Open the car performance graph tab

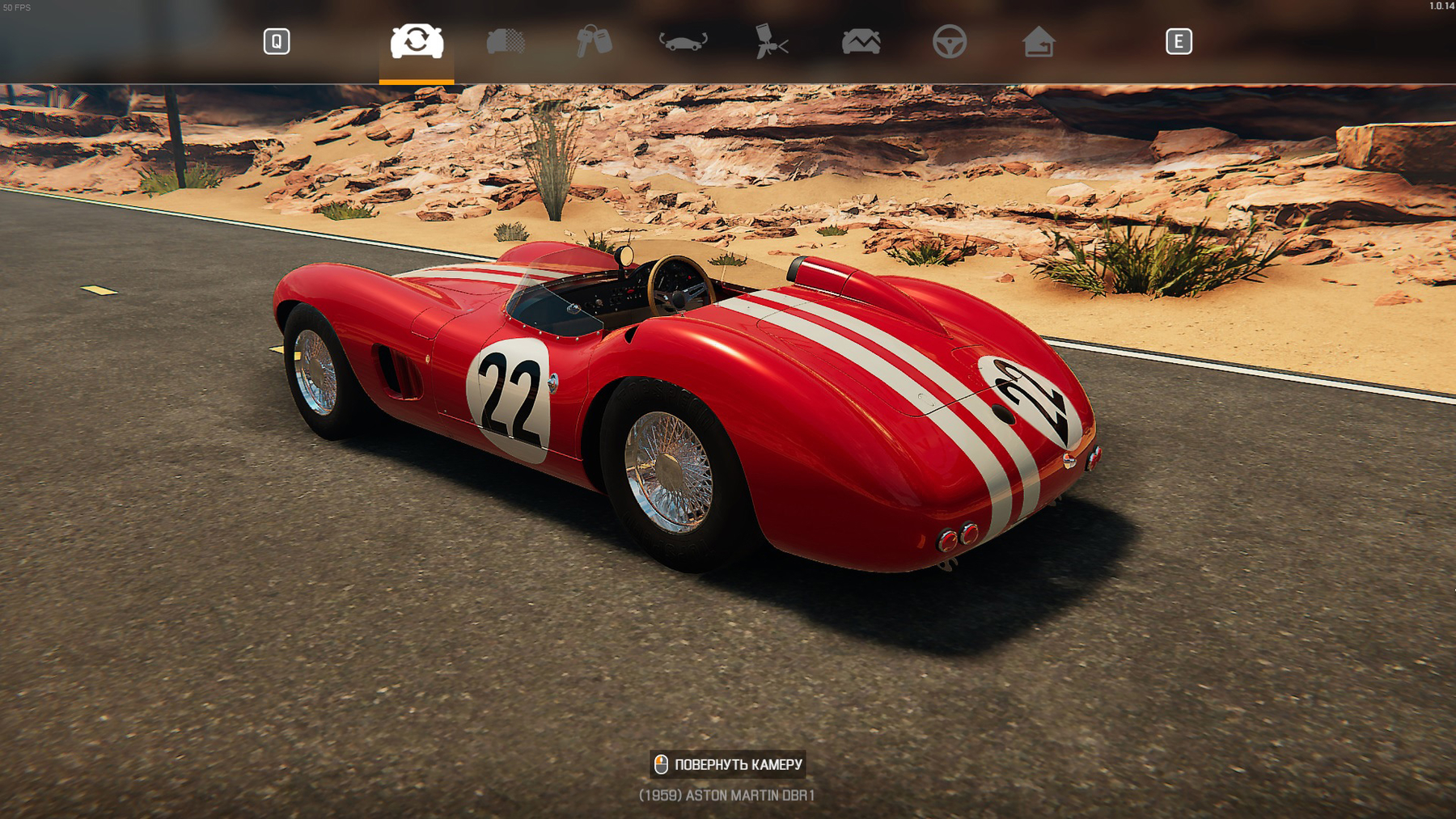(861, 41)
